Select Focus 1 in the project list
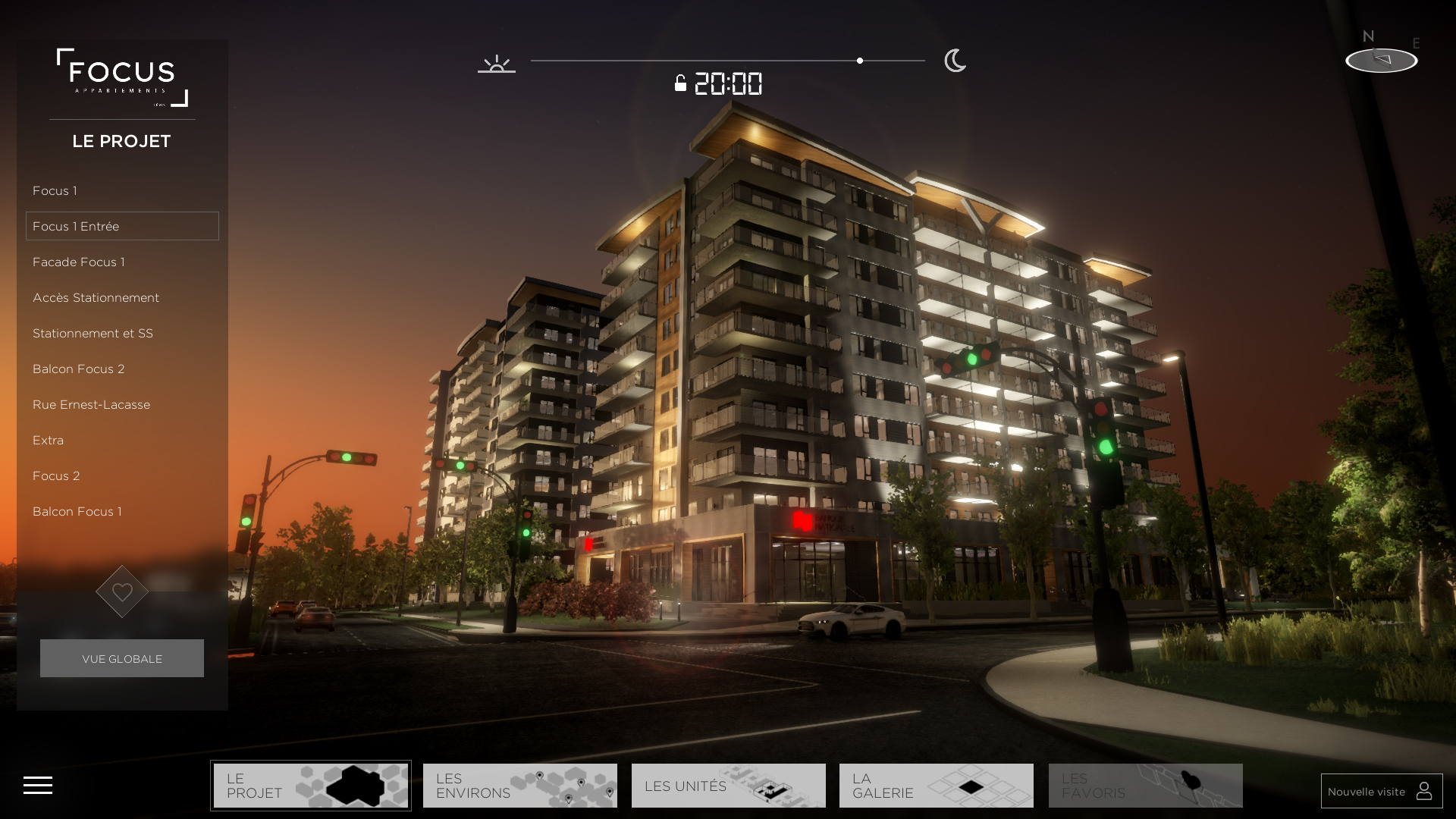The image size is (1456, 819). [x=55, y=191]
